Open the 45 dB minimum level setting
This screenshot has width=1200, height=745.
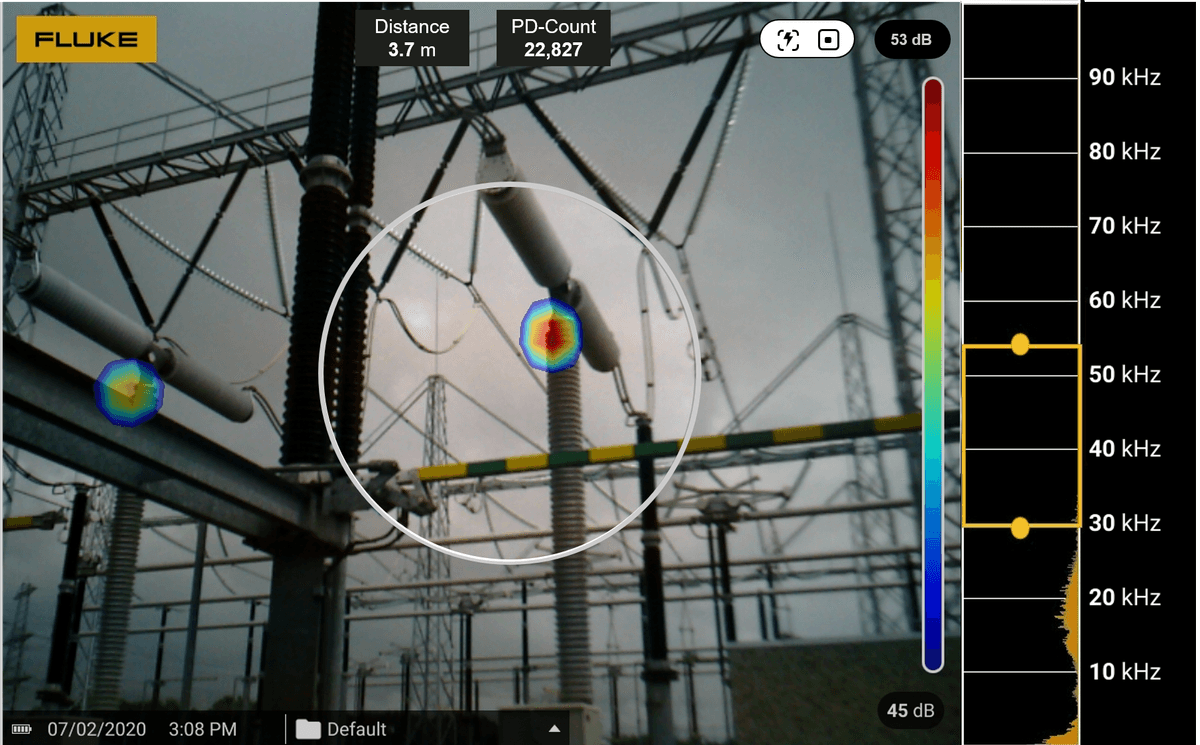(910, 710)
